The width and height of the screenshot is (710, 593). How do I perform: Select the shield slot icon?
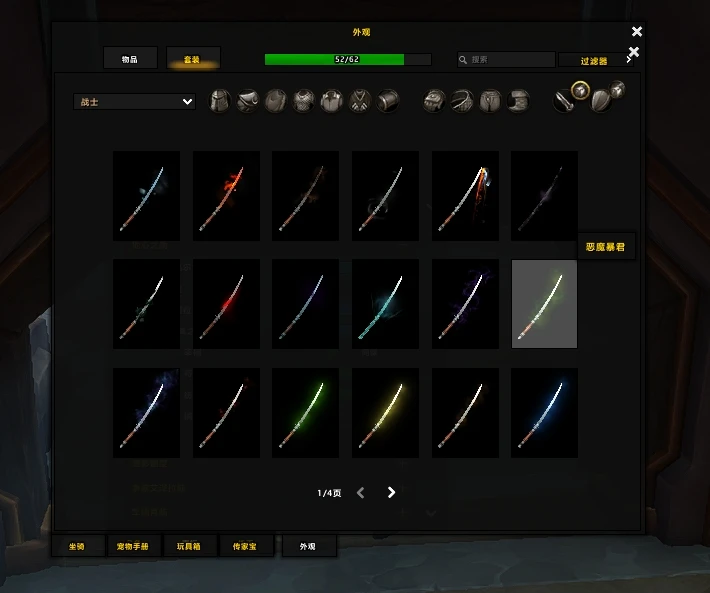600,100
